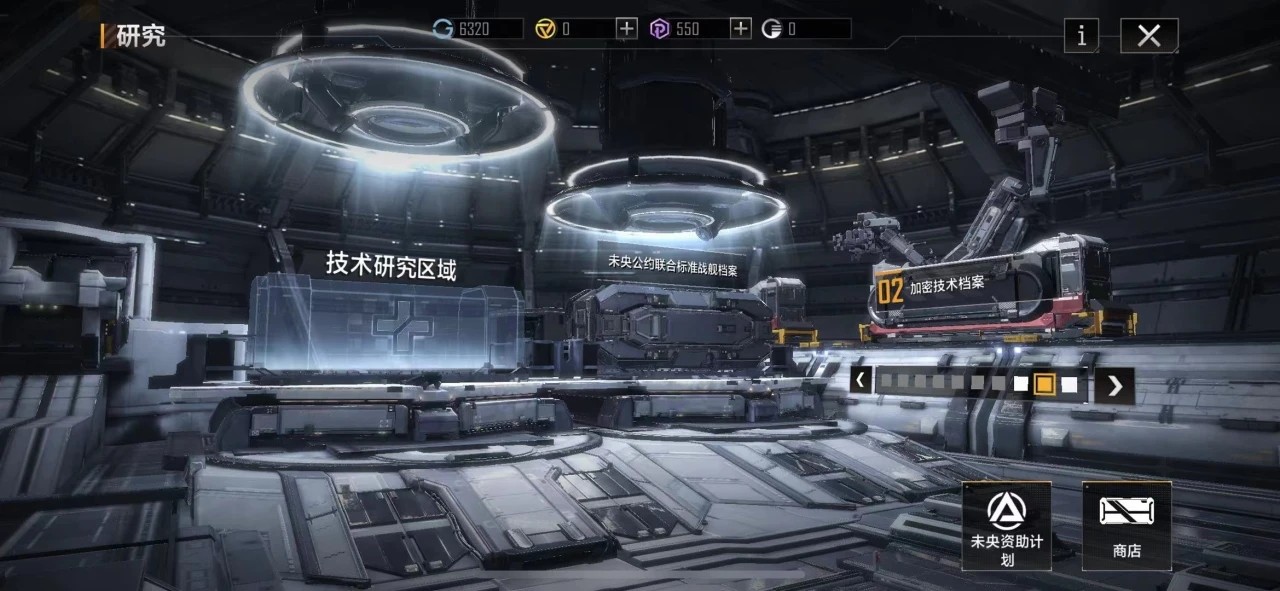
Task: Open the info button in the top bar
Action: (x=1081, y=35)
